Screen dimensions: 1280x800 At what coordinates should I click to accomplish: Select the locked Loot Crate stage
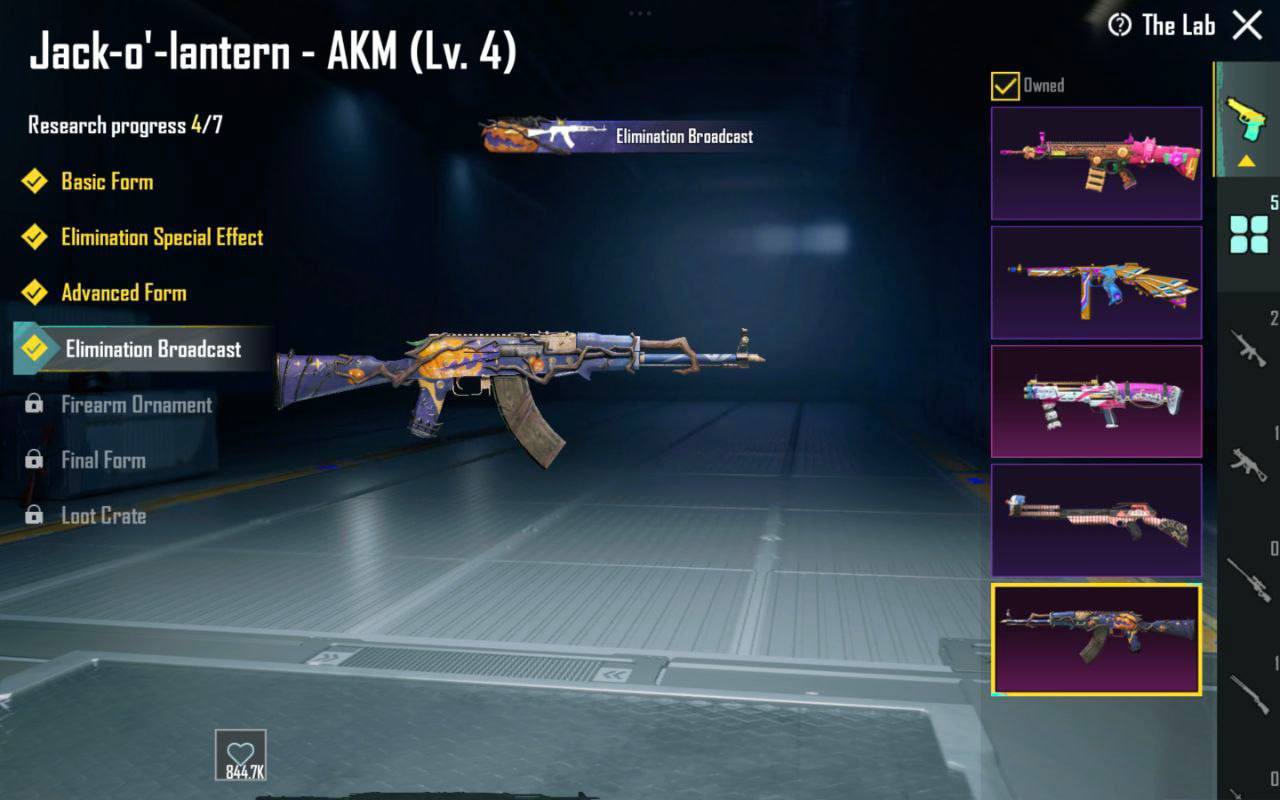[103, 516]
